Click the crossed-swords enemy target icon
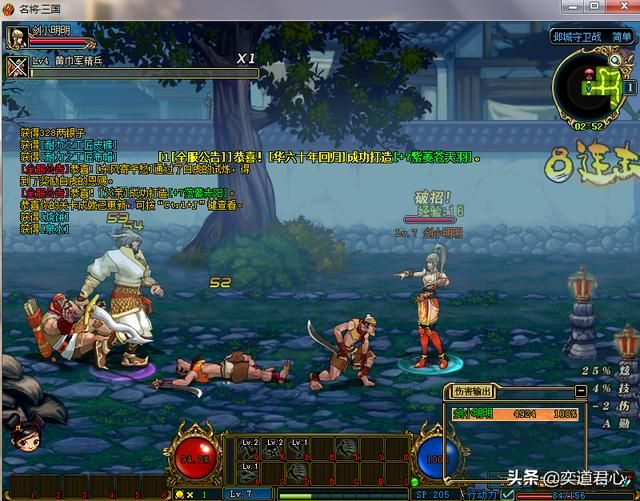 [16, 67]
